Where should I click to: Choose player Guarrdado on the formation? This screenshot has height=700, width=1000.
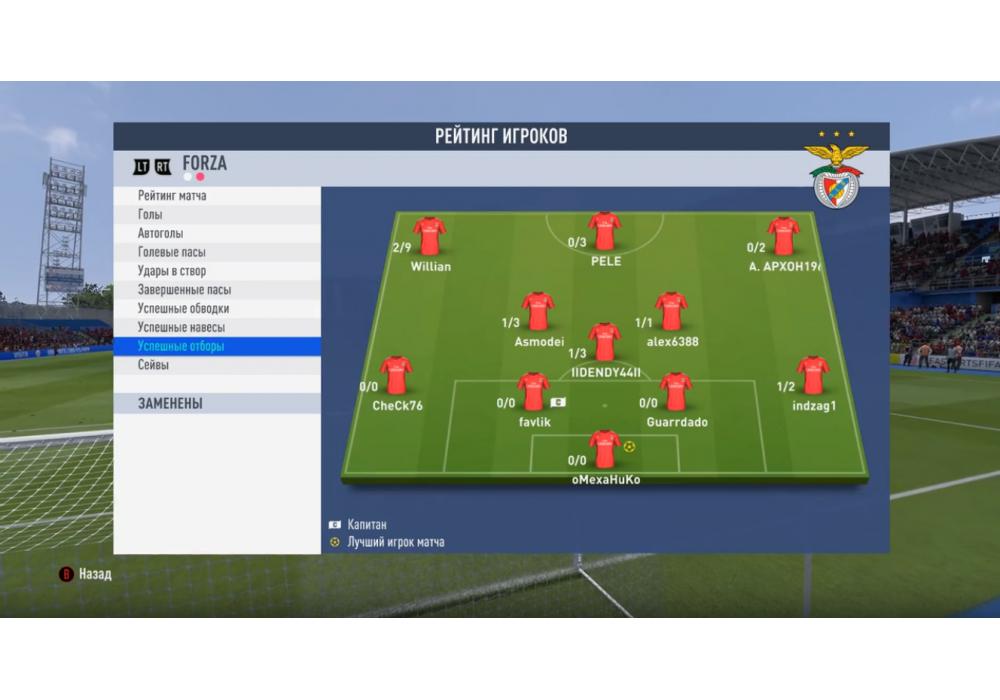(x=676, y=391)
